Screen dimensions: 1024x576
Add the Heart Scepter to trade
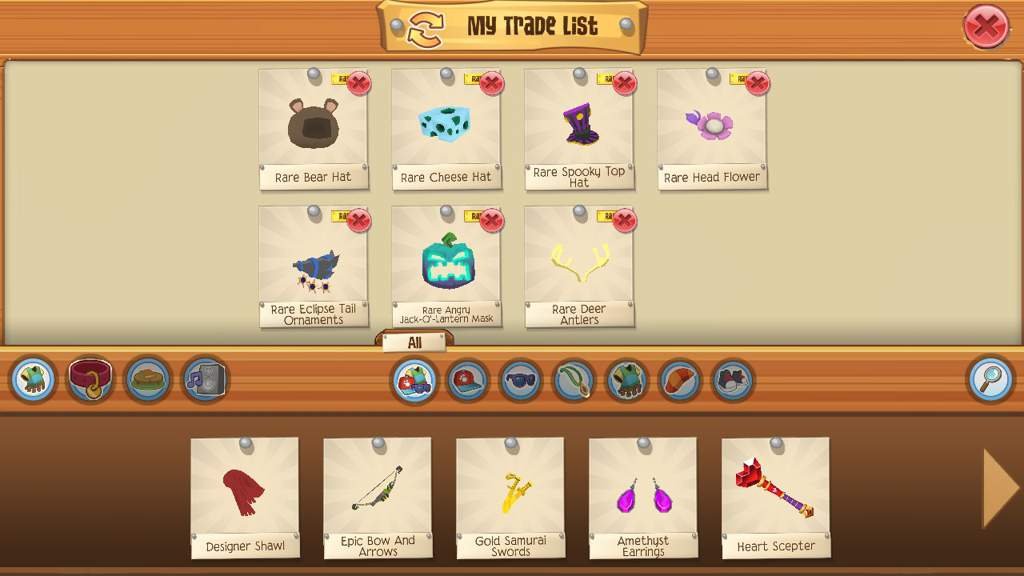click(x=776, y=495)
